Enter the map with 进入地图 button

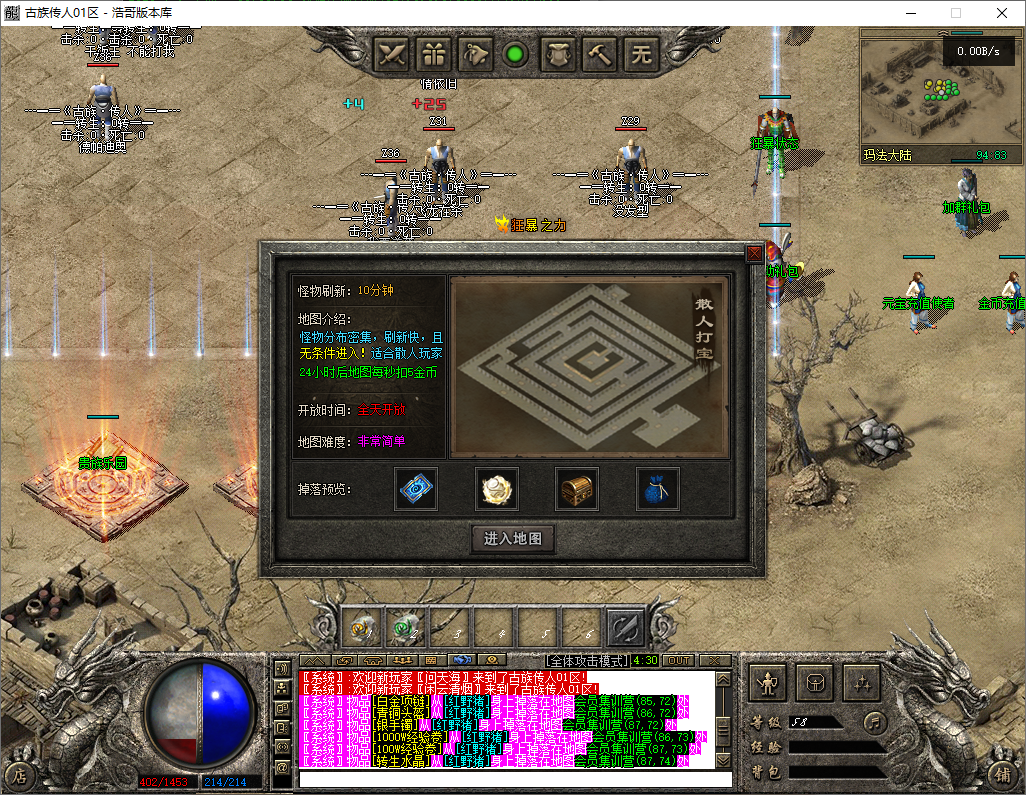click(x=512, y=539)
